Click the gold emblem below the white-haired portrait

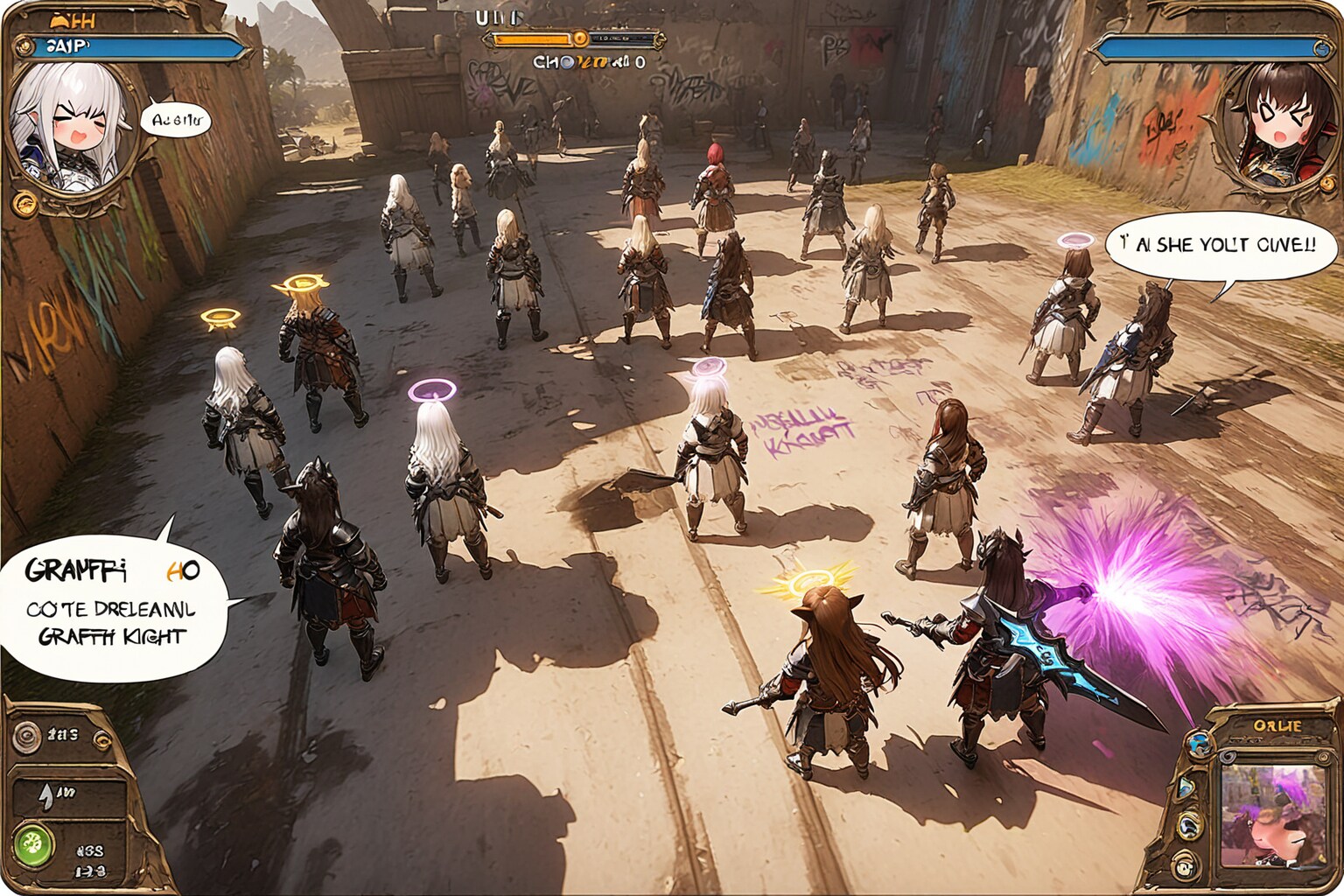click(25, 206)
